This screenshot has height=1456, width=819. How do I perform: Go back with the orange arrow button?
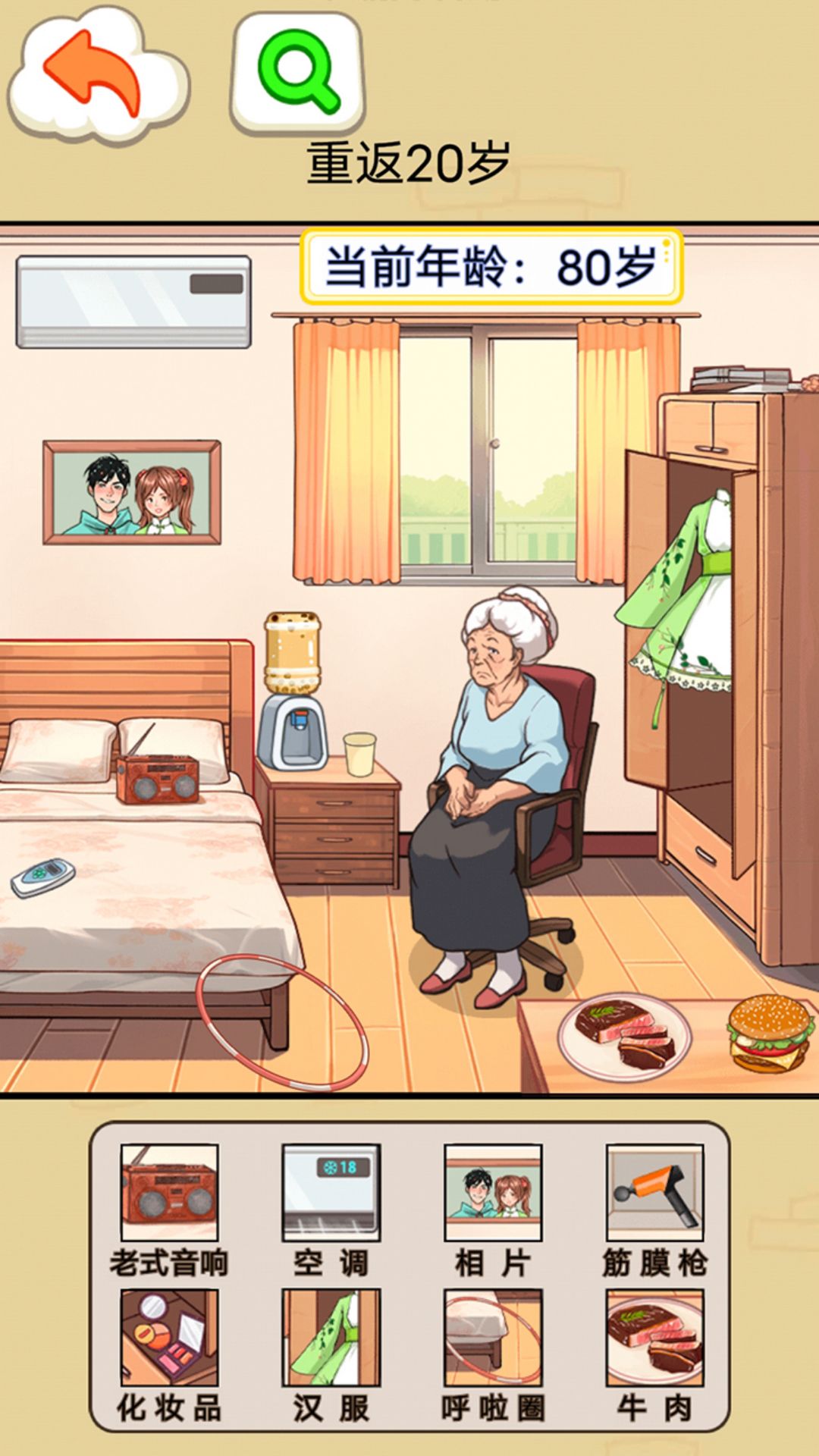95,74
